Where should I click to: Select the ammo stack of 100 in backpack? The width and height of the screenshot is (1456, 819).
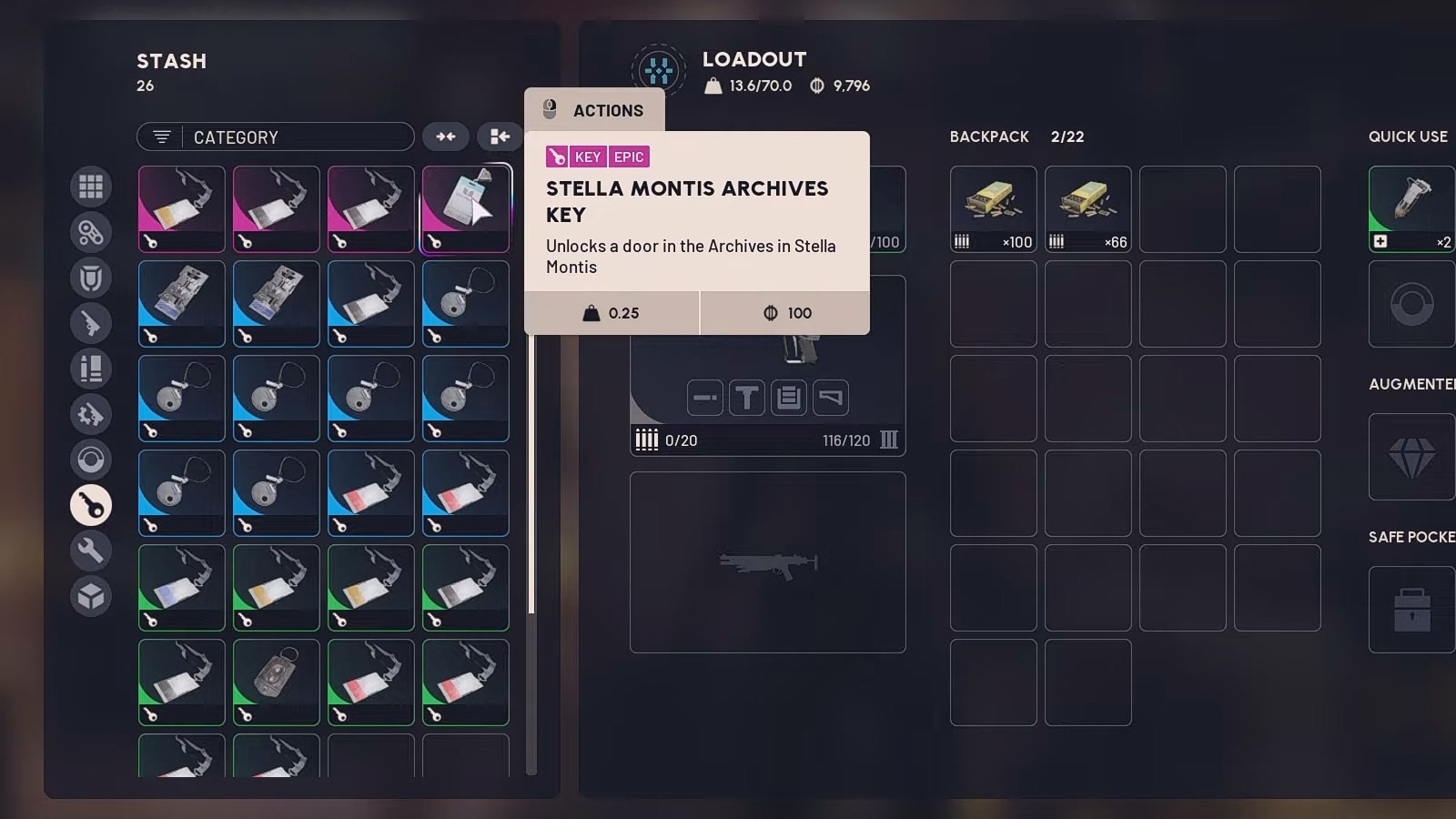993,208
